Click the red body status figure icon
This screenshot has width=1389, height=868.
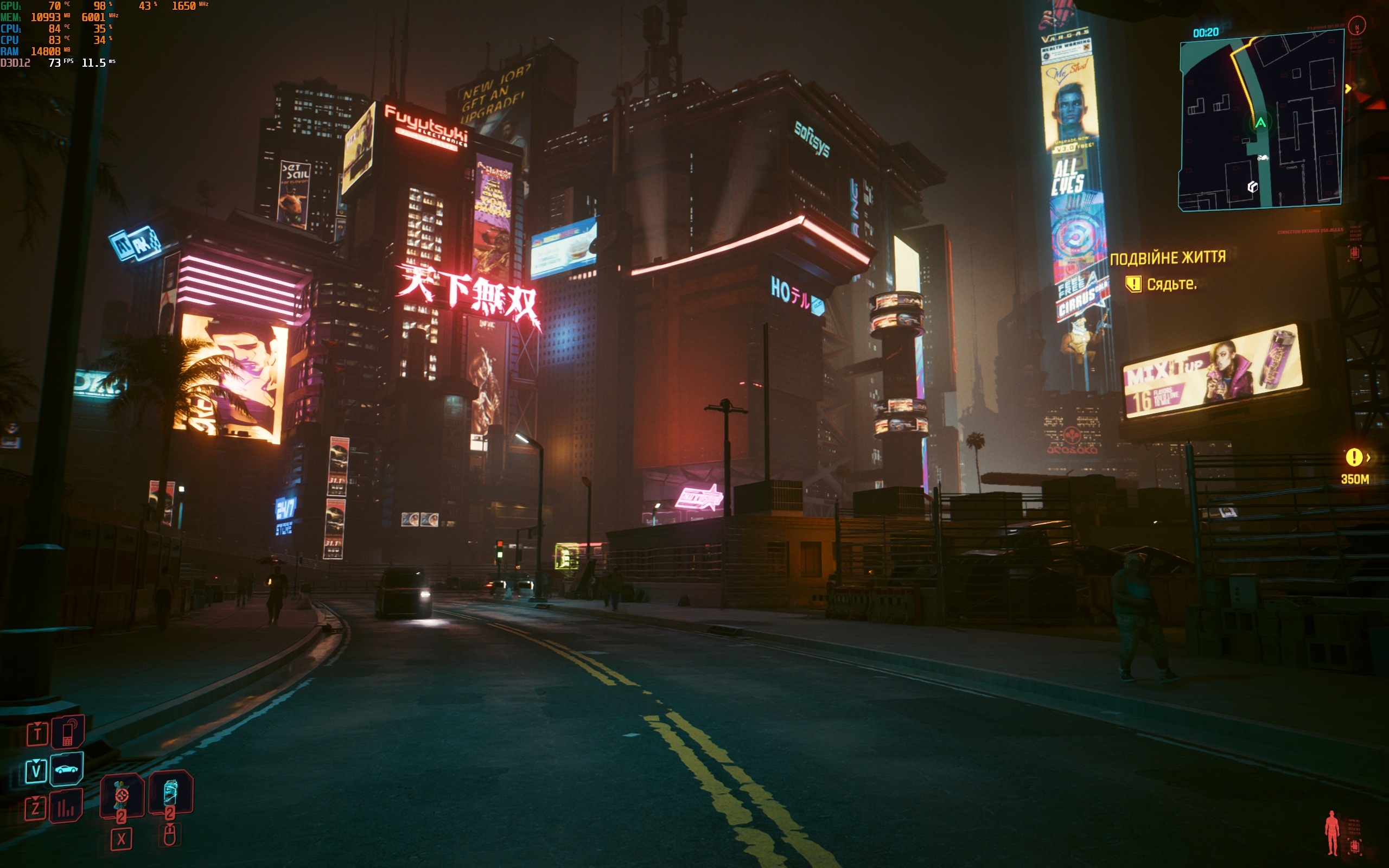(1331, 832)
